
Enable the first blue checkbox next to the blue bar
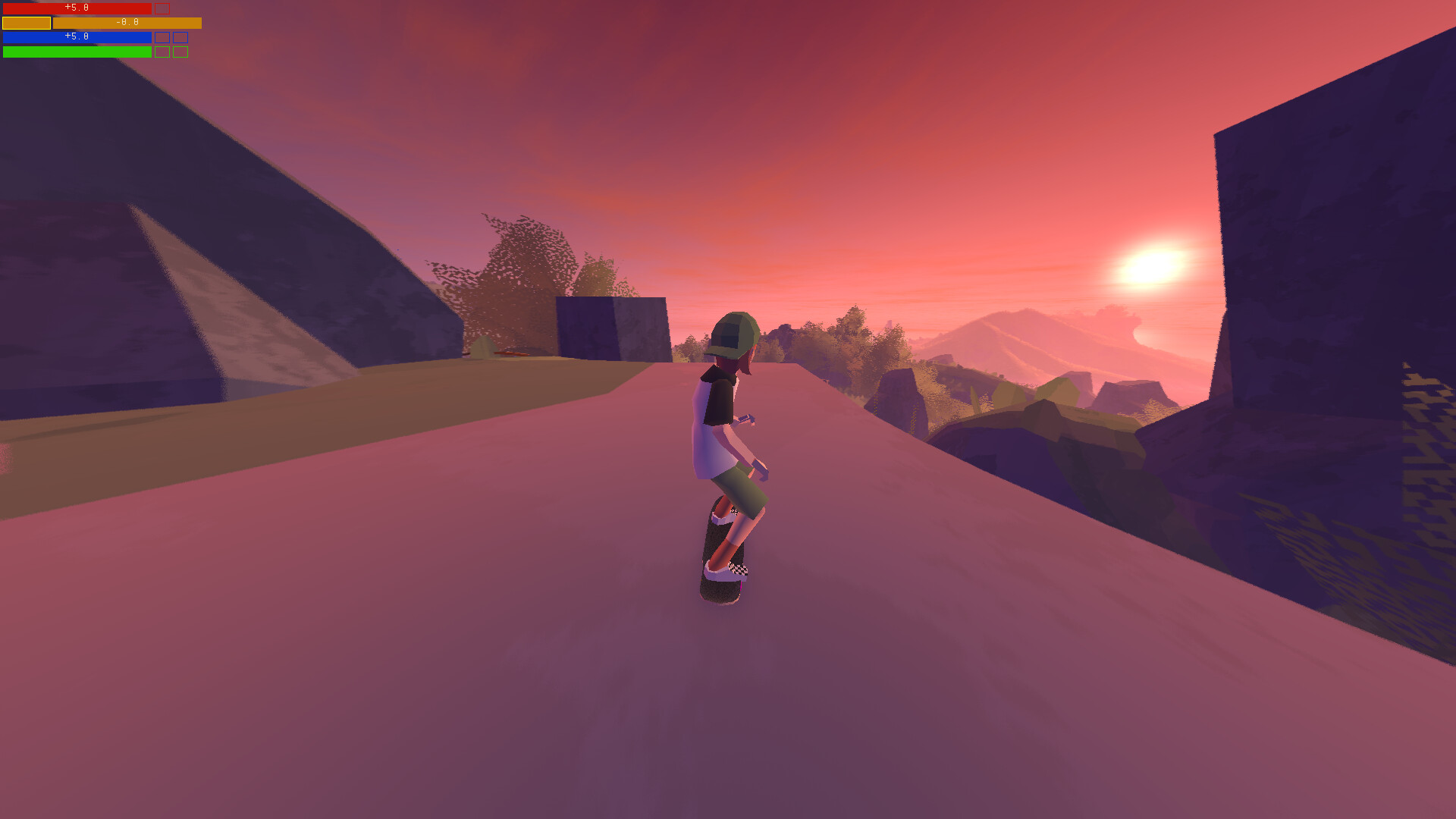point(162,37)
